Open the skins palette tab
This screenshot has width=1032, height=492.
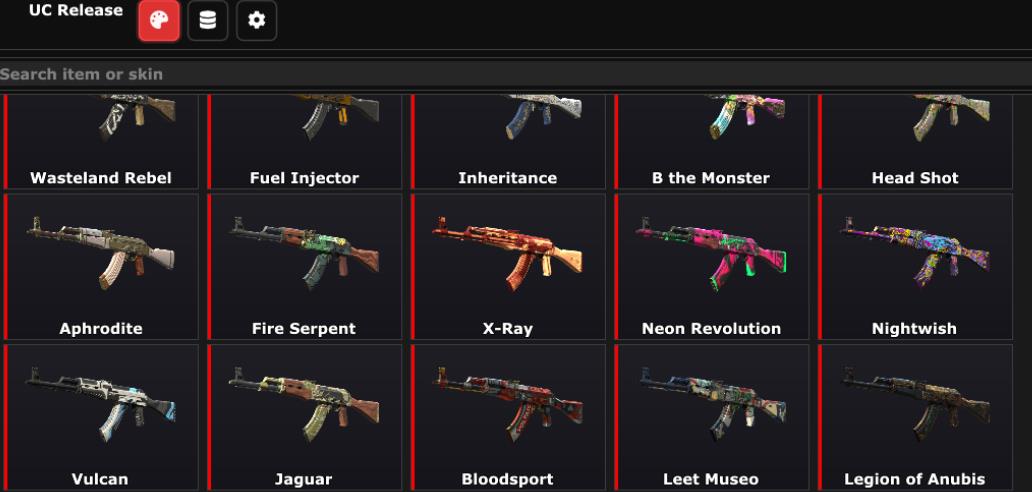tap(159, 21)
